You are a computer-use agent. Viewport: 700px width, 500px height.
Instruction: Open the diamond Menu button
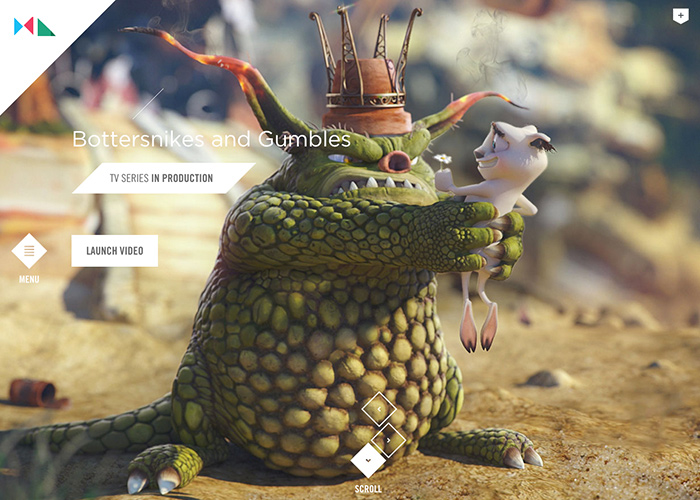point(29,251)
